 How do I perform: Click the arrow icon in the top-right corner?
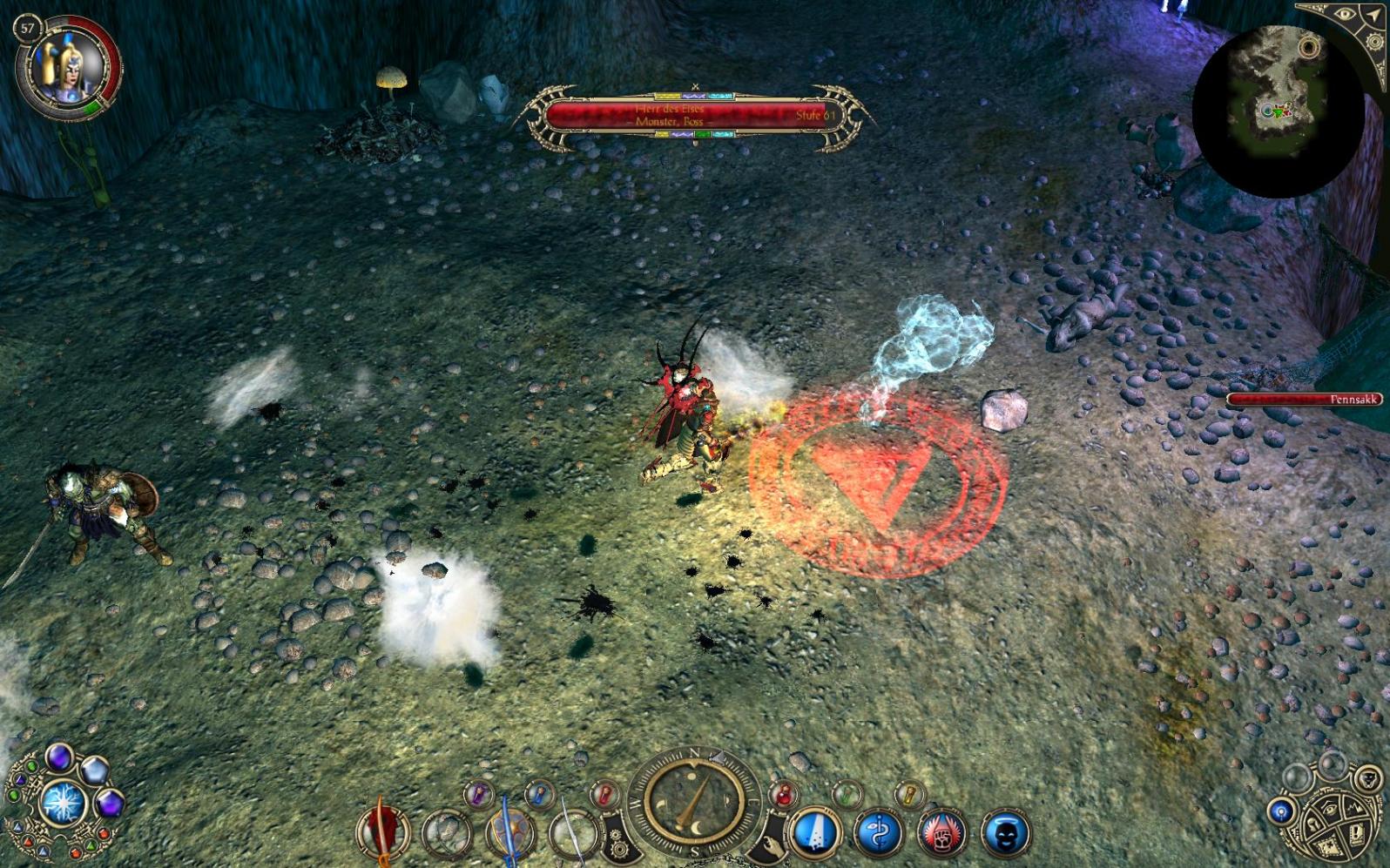tap(1374, 17)
